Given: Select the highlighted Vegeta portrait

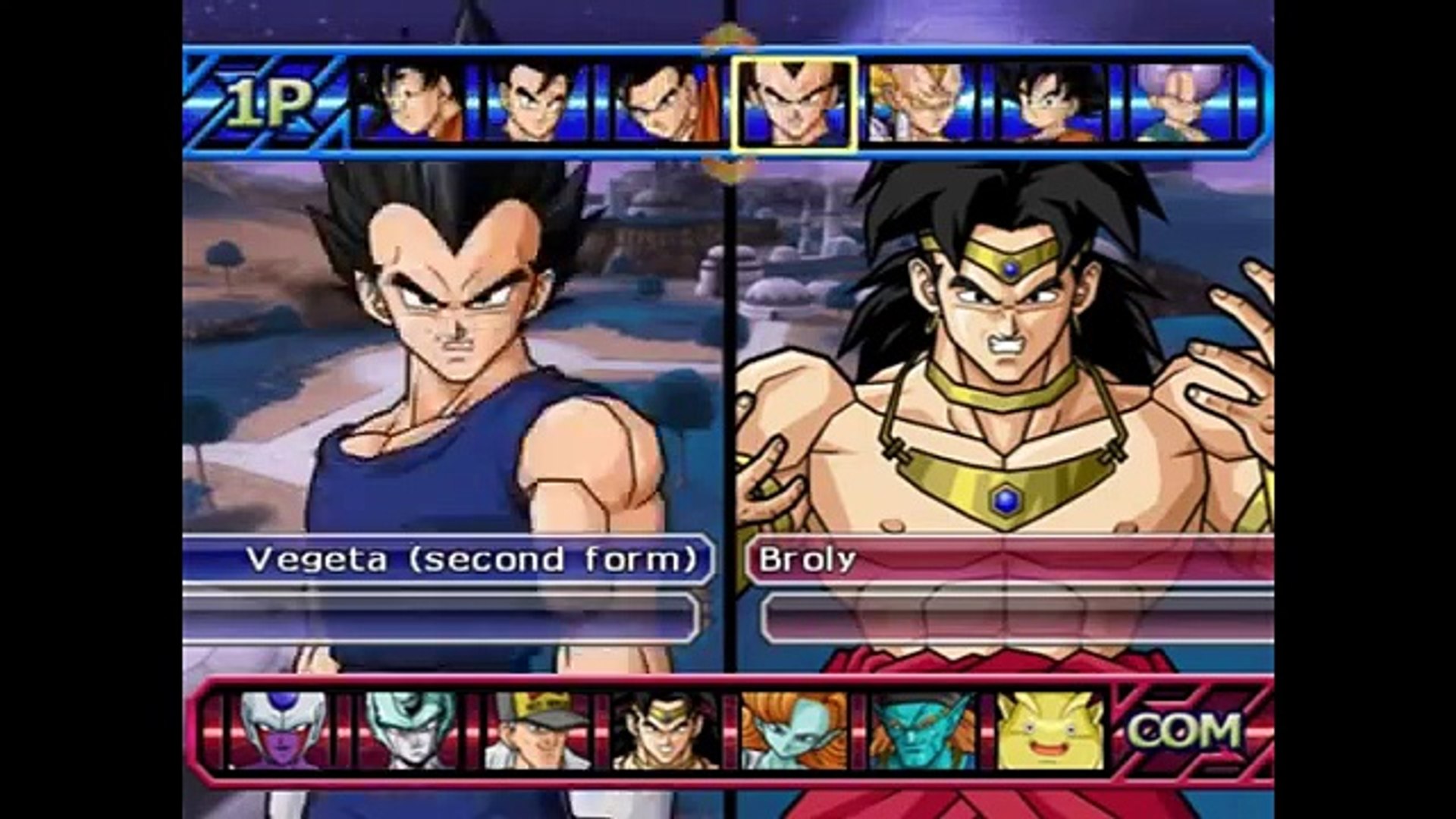Looking at the screenshot, I should click(x=795, y=104).
